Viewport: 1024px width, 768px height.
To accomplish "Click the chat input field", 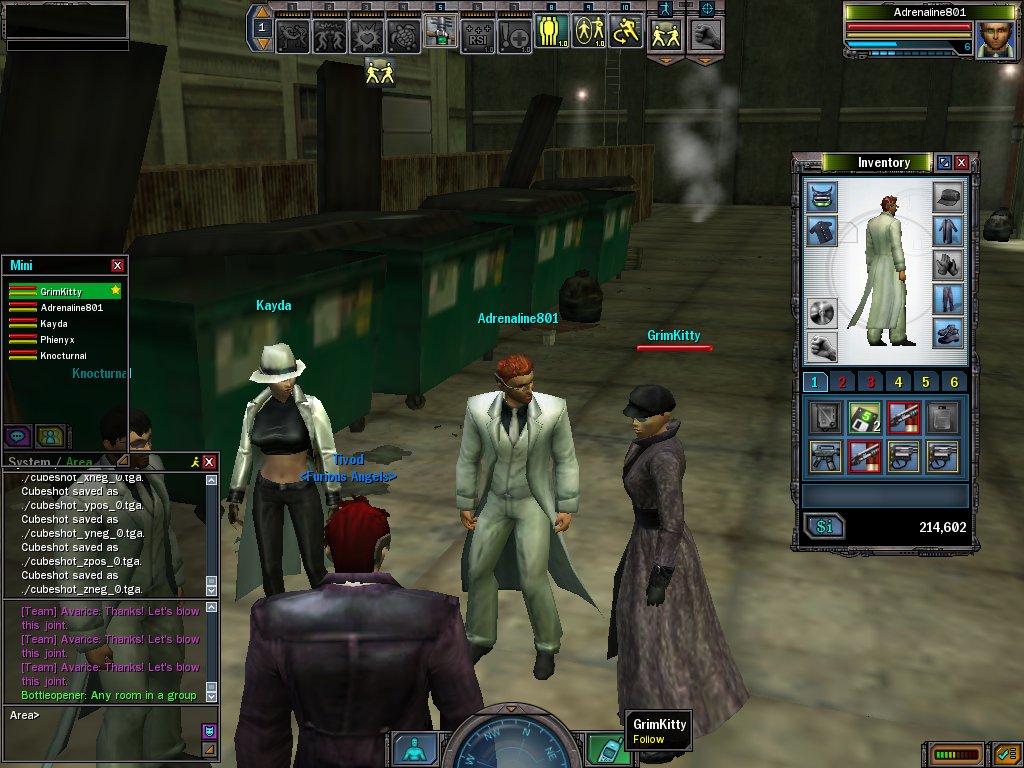I will 100,715.
